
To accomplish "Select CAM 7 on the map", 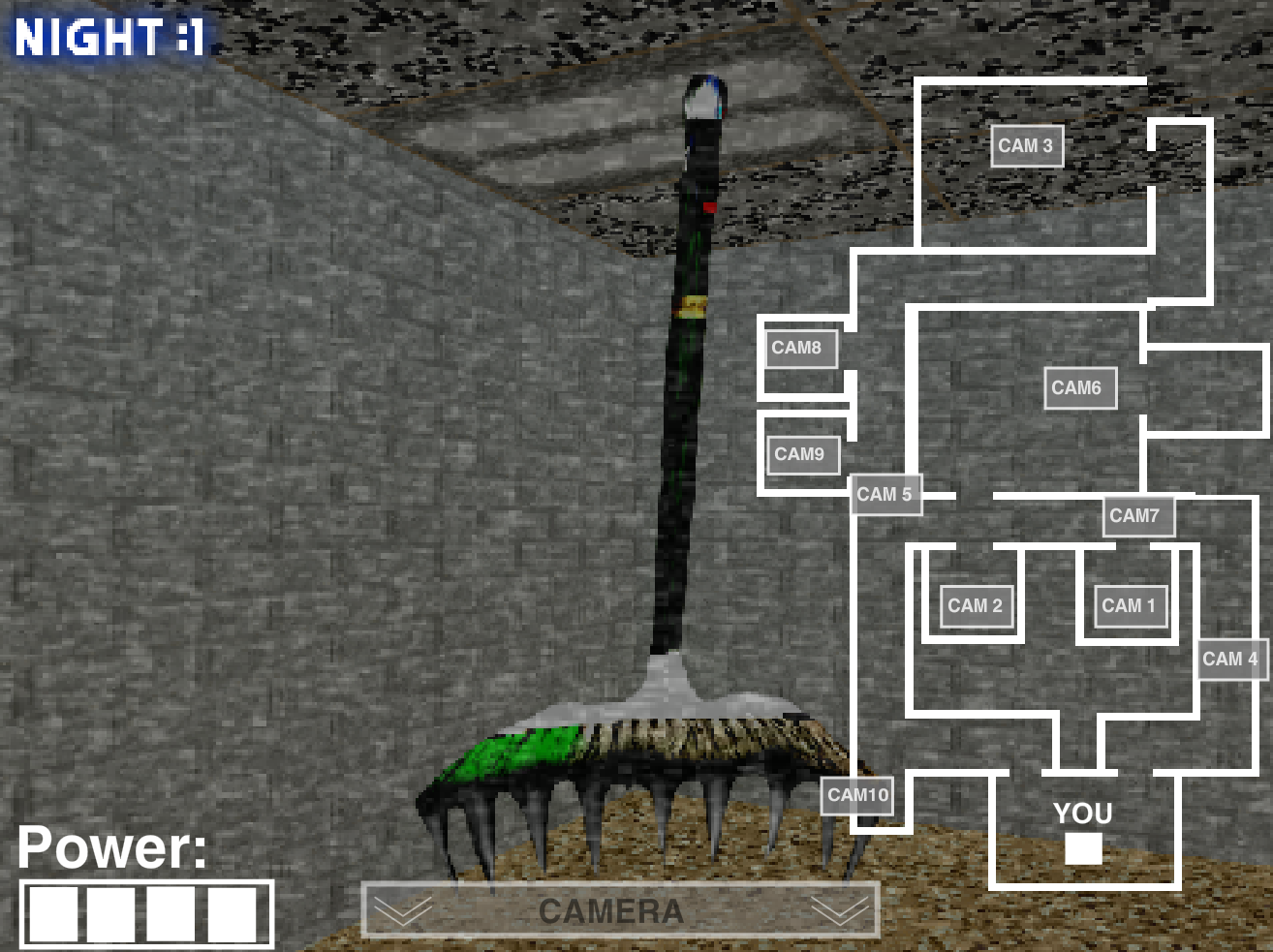I will pos(1138,516).
